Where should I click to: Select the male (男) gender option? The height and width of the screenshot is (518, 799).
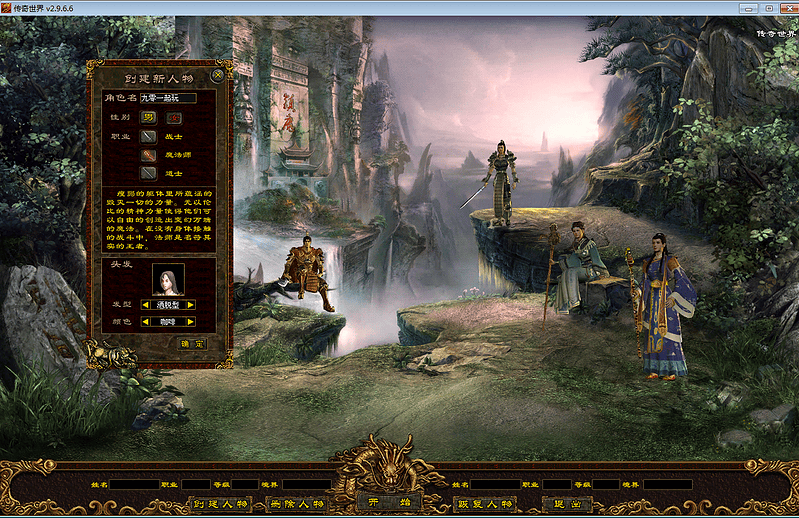pyautogui.click(x=148, y=117)
